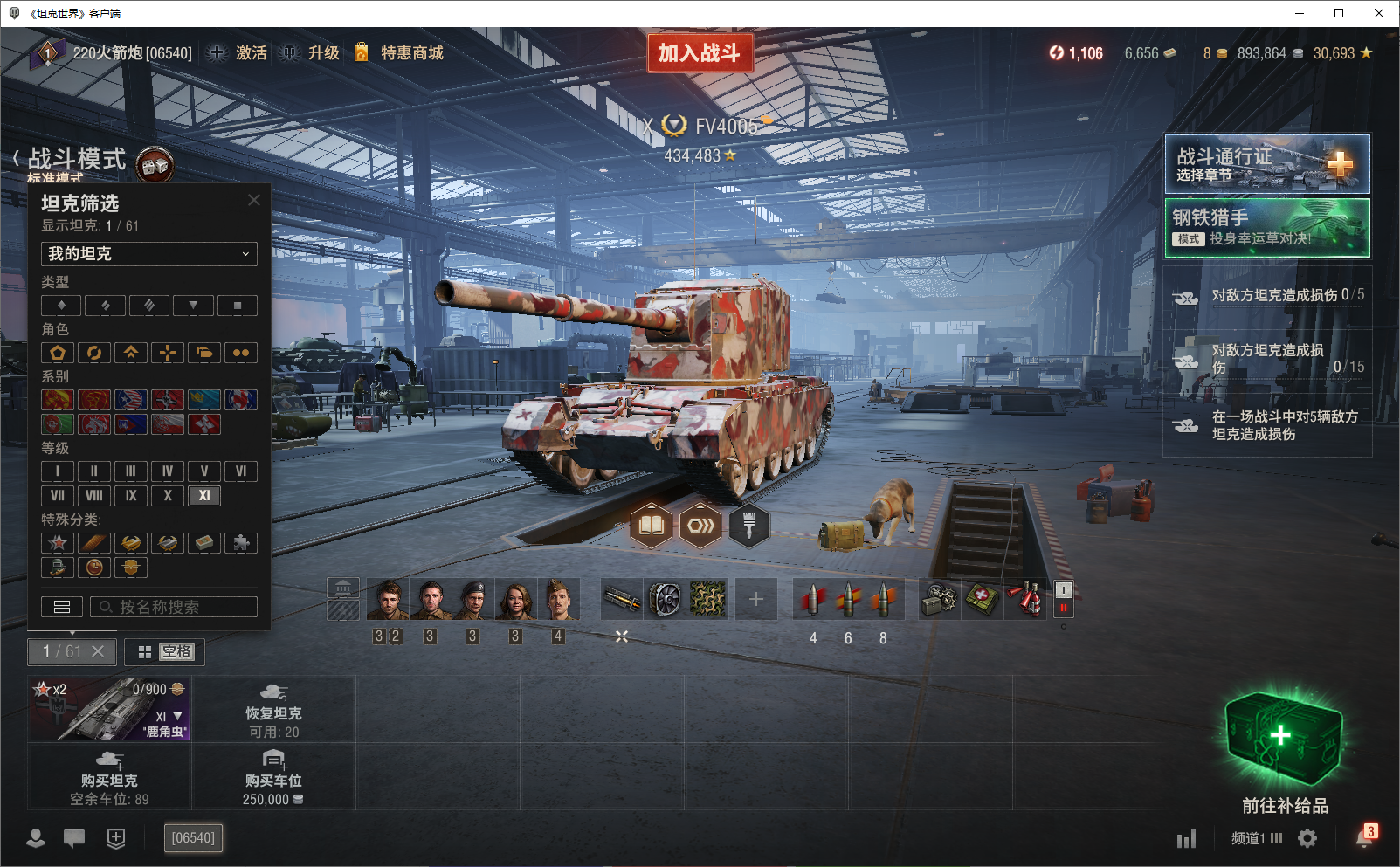Screen dimensions: 1400x867
Task: Open the 我的坦克 dropdown
Action: click(149, 254)
